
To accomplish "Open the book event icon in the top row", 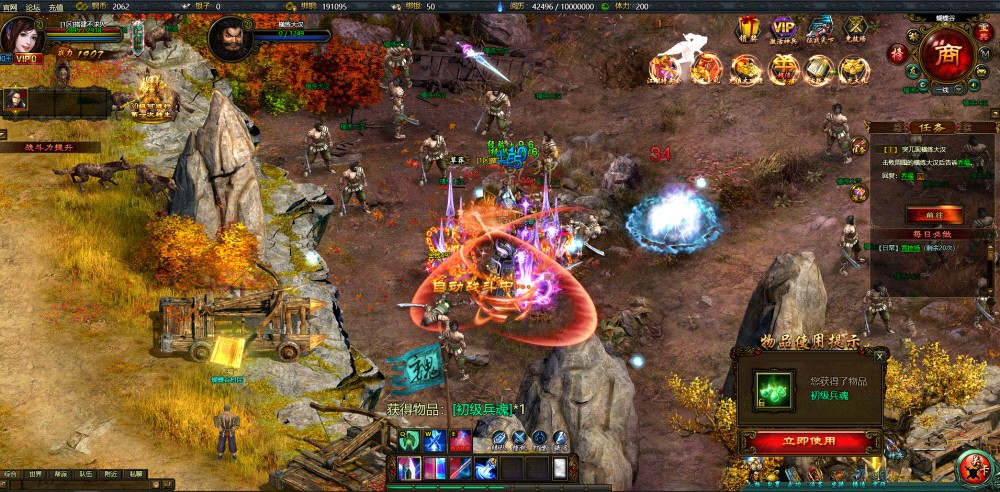I will (x=820, y=68).
